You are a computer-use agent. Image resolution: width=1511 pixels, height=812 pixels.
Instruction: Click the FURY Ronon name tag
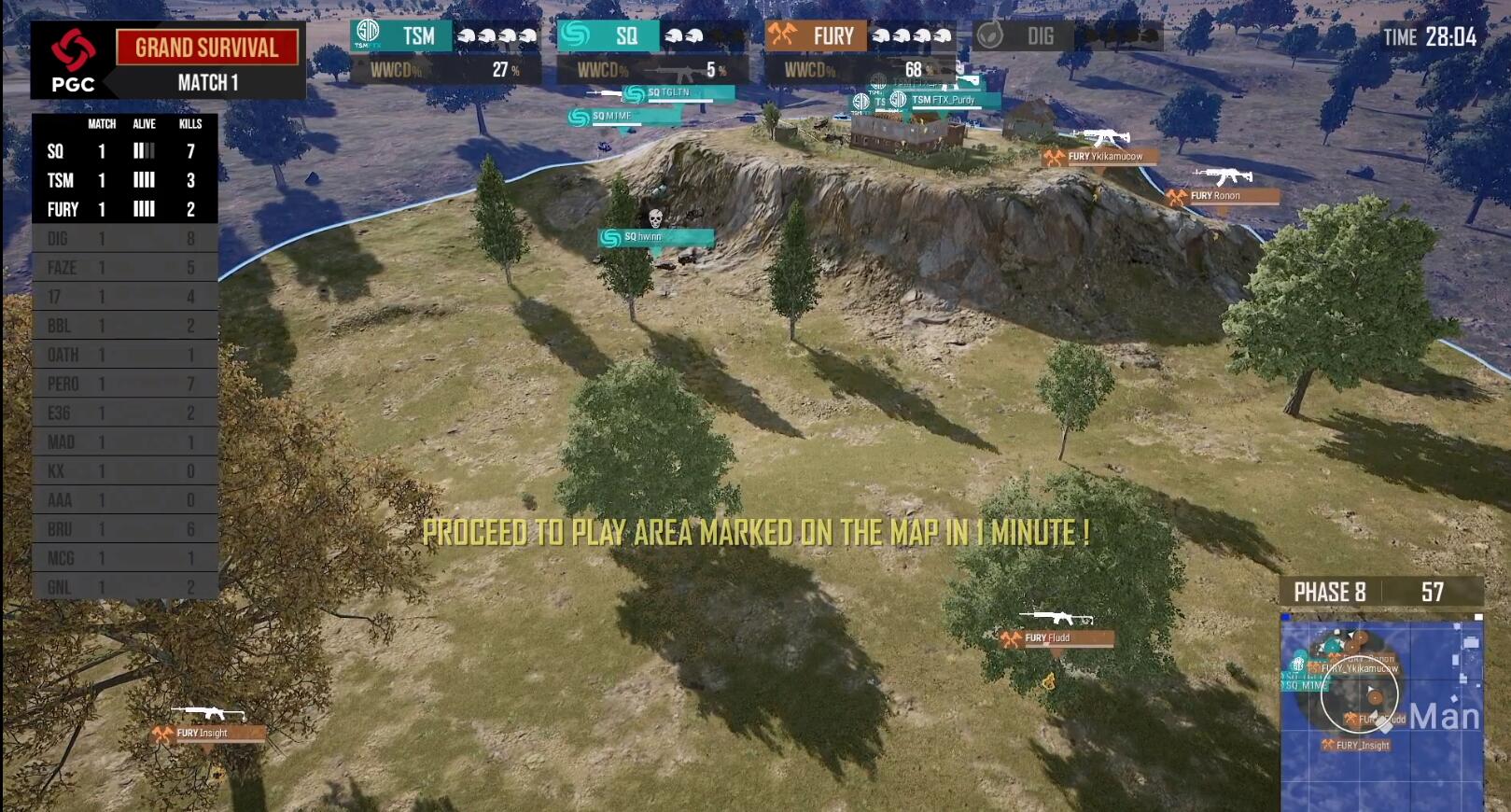[1223, 196]
